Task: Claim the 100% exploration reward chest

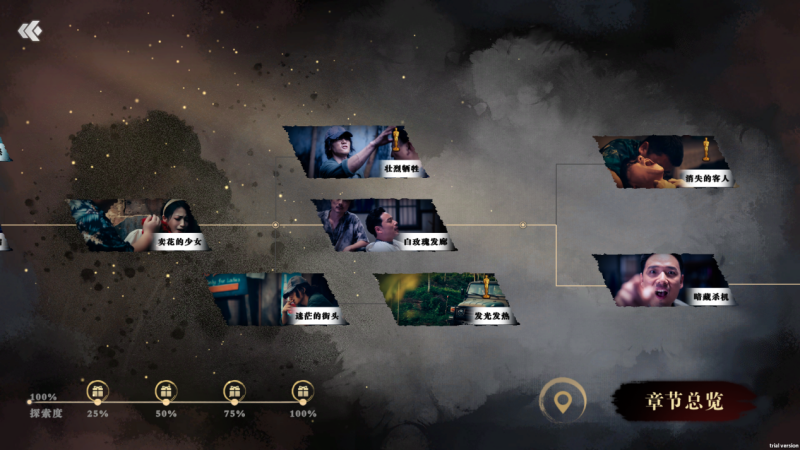Action: 302,391
